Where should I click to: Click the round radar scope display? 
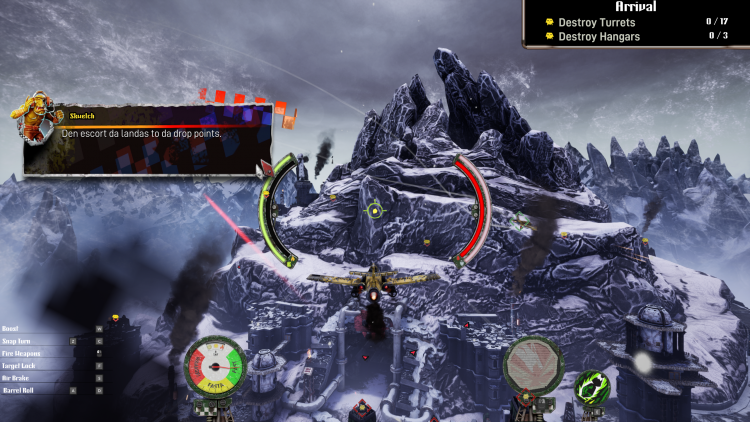531,365
